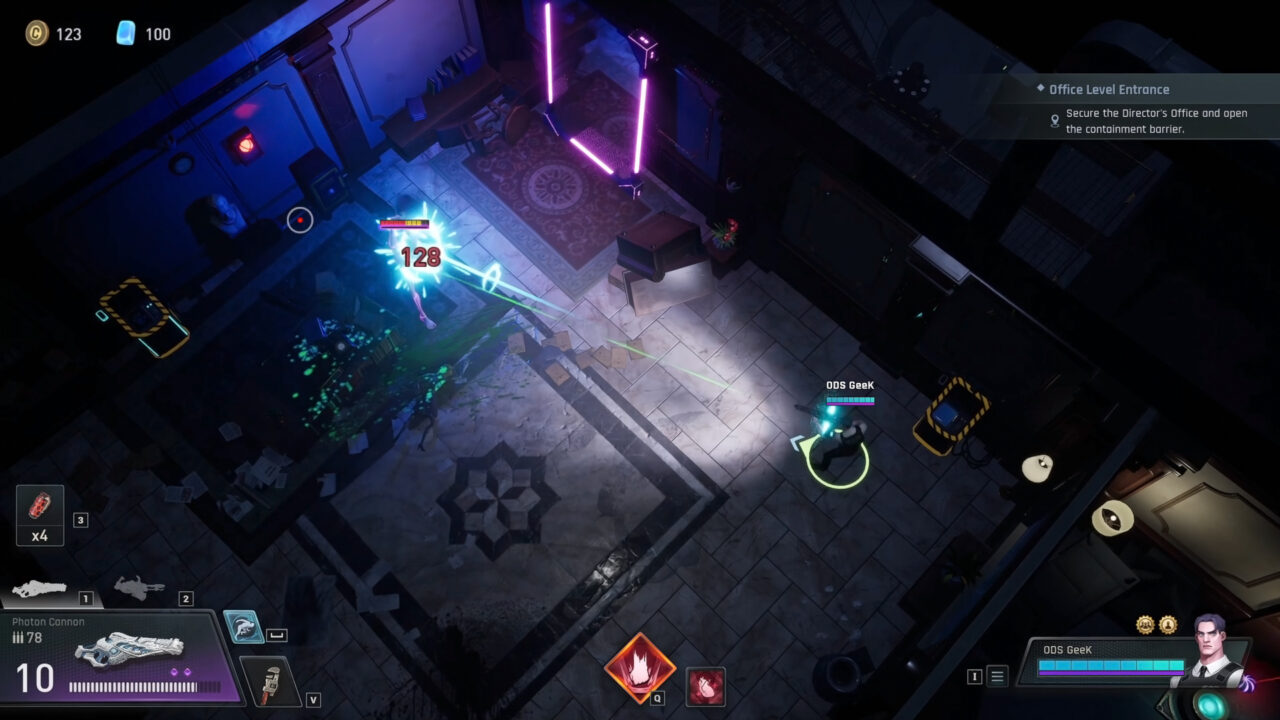Viewport: 1280px width, 720px height.
Task: Expand the Office Level Entrance objective panel
Action: 1110,89
